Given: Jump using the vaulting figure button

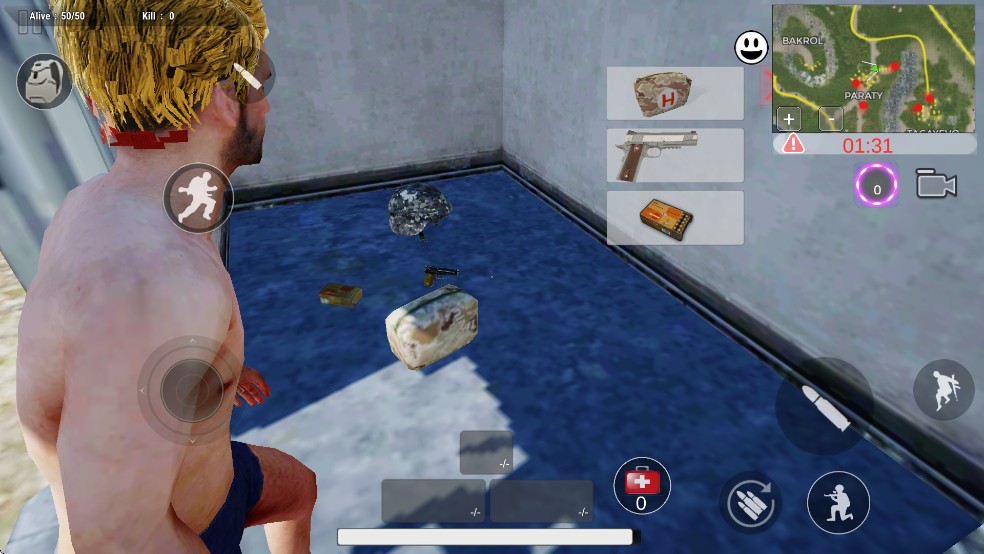Looking at the screenshot, I should [x=943, y=390].
